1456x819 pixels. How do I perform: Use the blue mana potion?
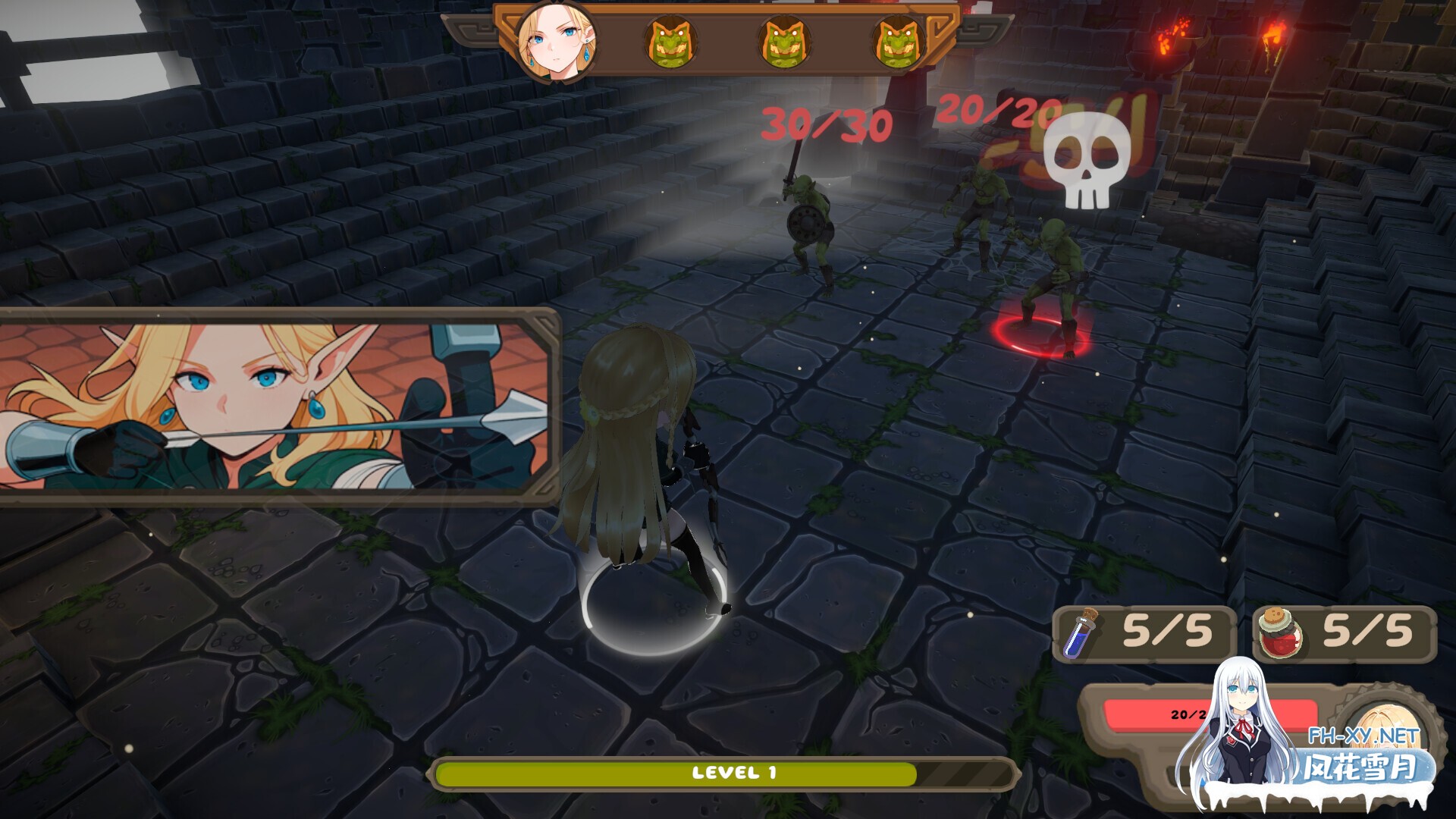pyautogui.click(x=1079, y=634)
